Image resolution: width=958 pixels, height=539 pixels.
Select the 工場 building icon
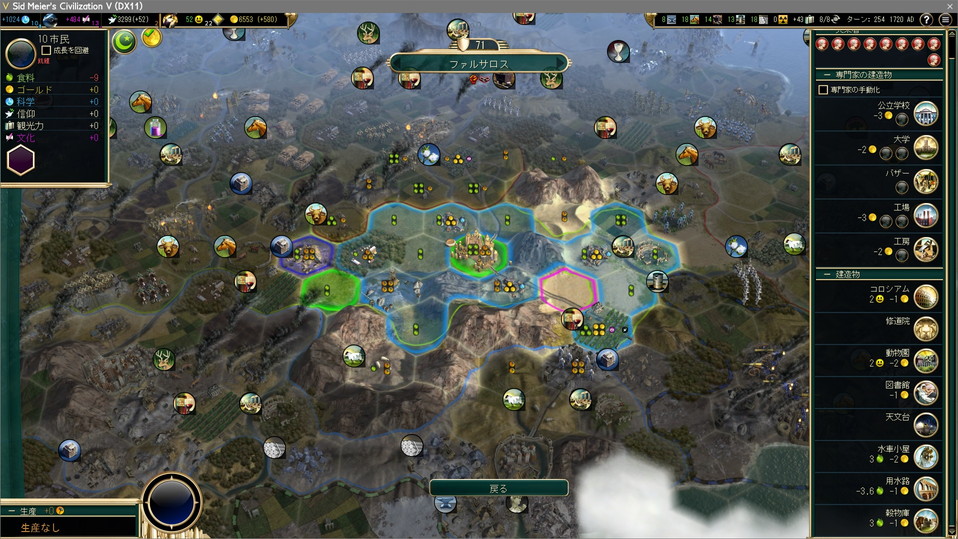click(x=926, y=216)
